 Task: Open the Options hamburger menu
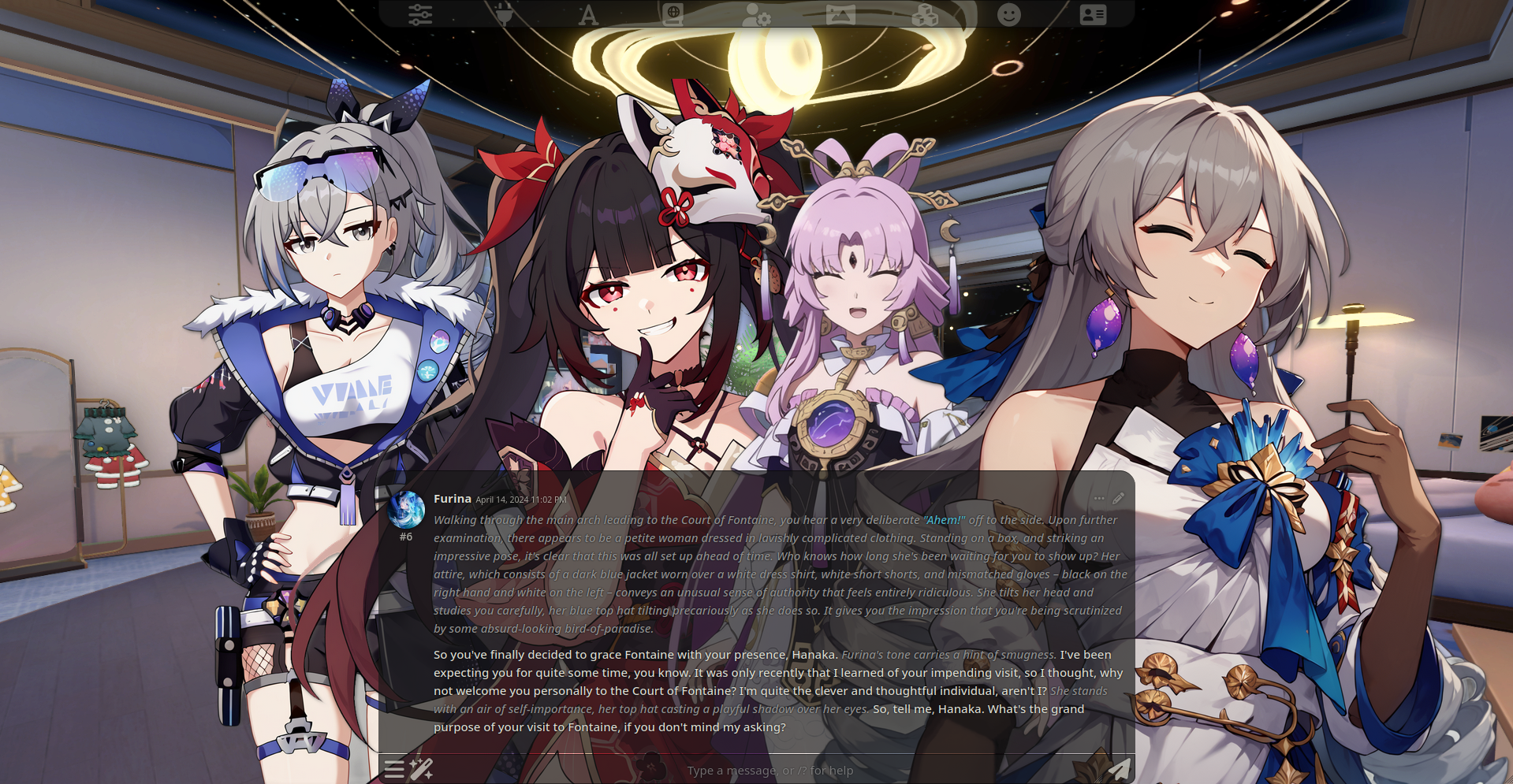(x=394, y=770)
